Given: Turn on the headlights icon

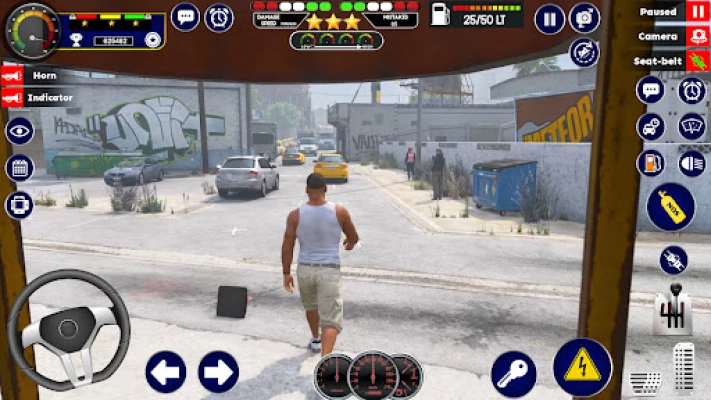Looking at the screenshot, I should pos(691,163).
